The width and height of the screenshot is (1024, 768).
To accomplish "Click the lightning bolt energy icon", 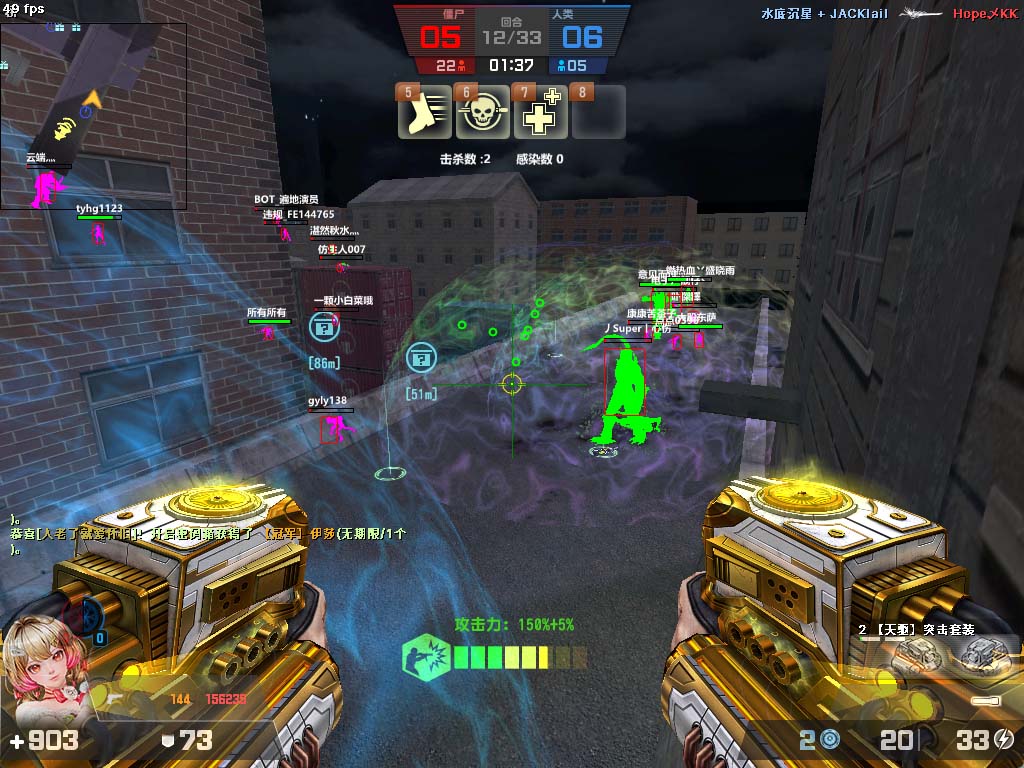I will click(x=1004, y=740).
